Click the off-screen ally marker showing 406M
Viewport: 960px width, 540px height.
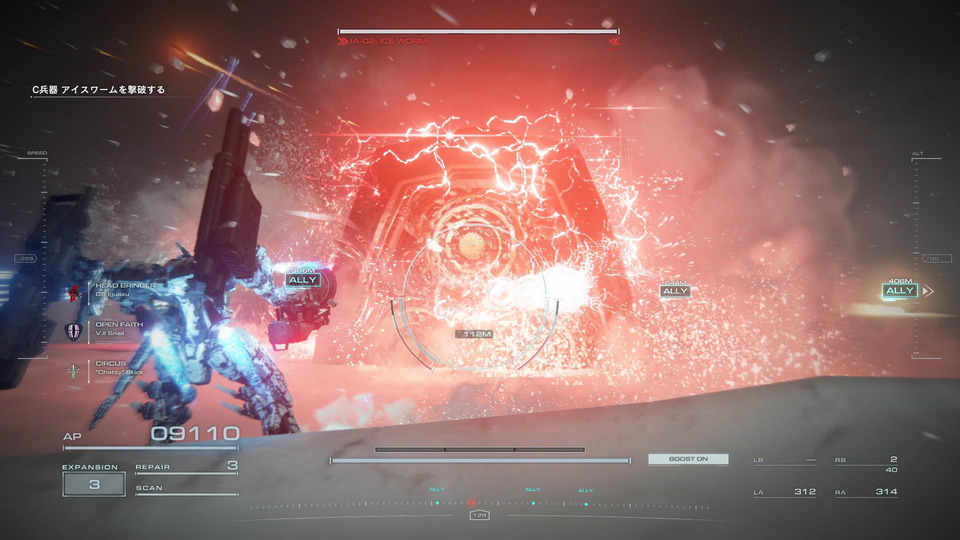[900, 290]
